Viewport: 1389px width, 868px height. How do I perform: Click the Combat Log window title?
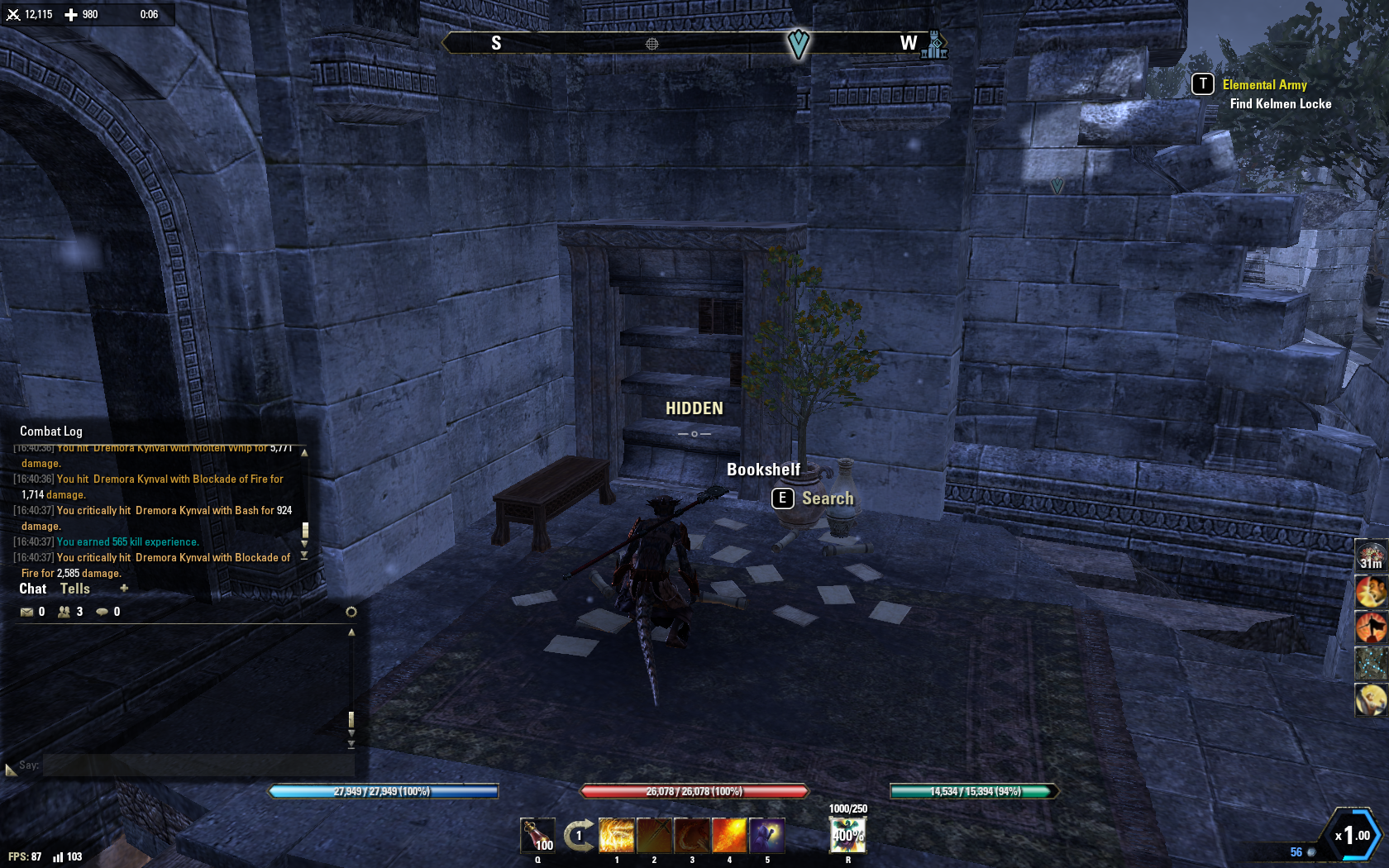[x=51, y=432]
